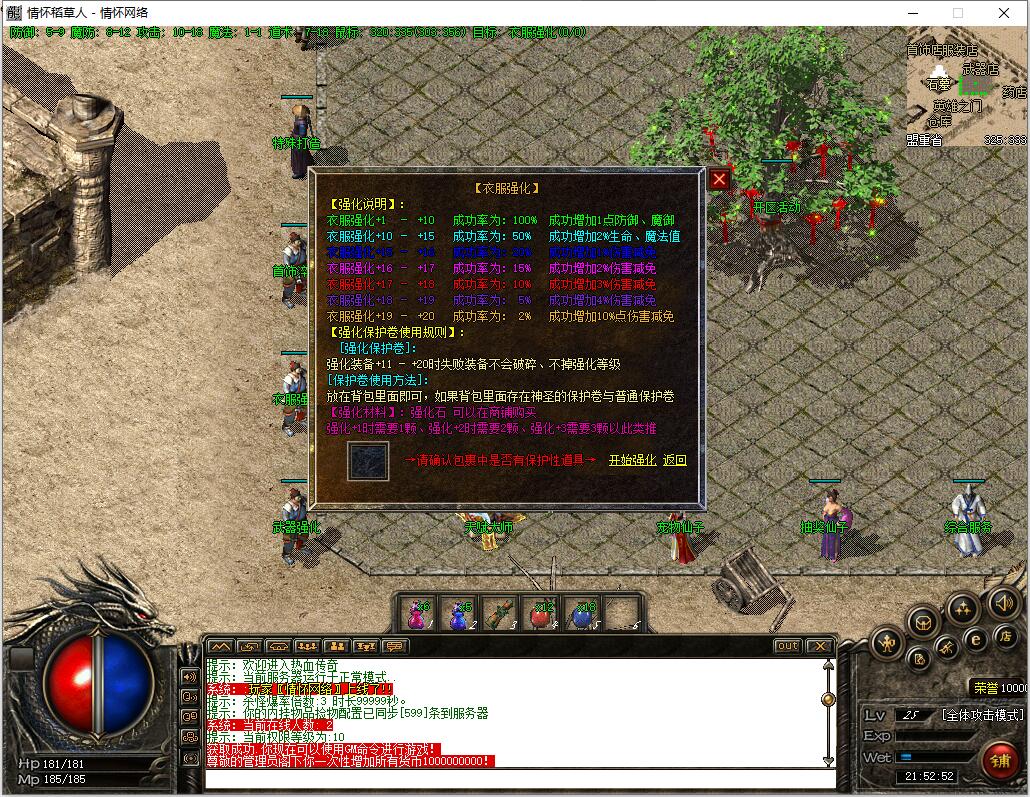This screenshot has width=1030, height=797.
Task: Use the blue round potion in slot 5
Action: [582, 613]
